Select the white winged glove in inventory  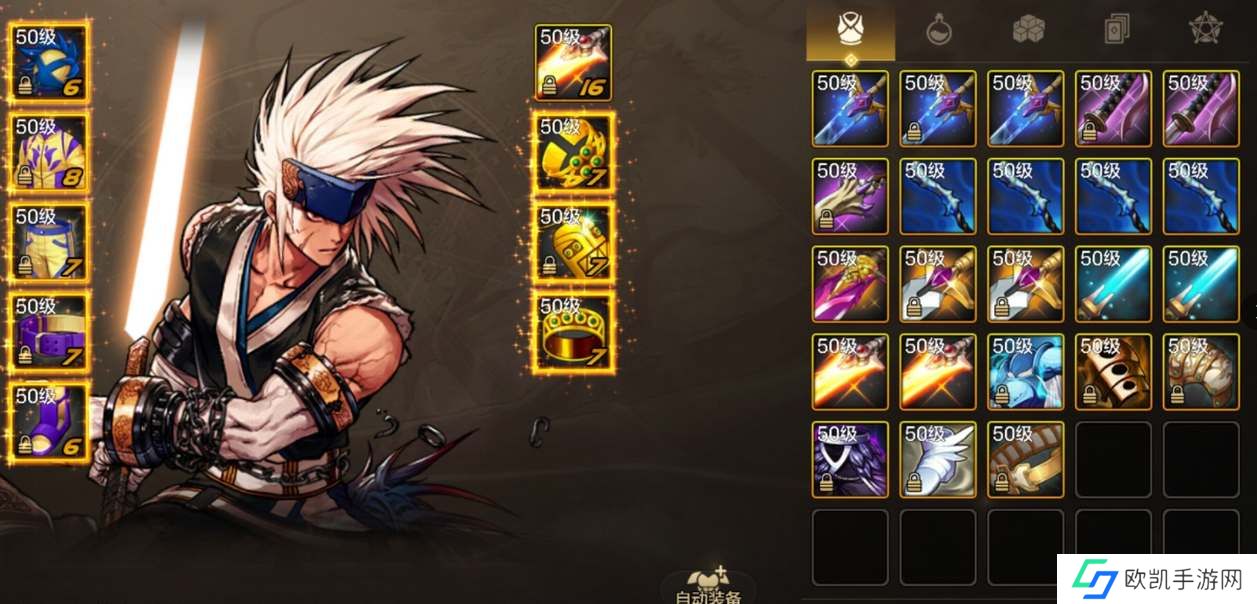point(938,459)
